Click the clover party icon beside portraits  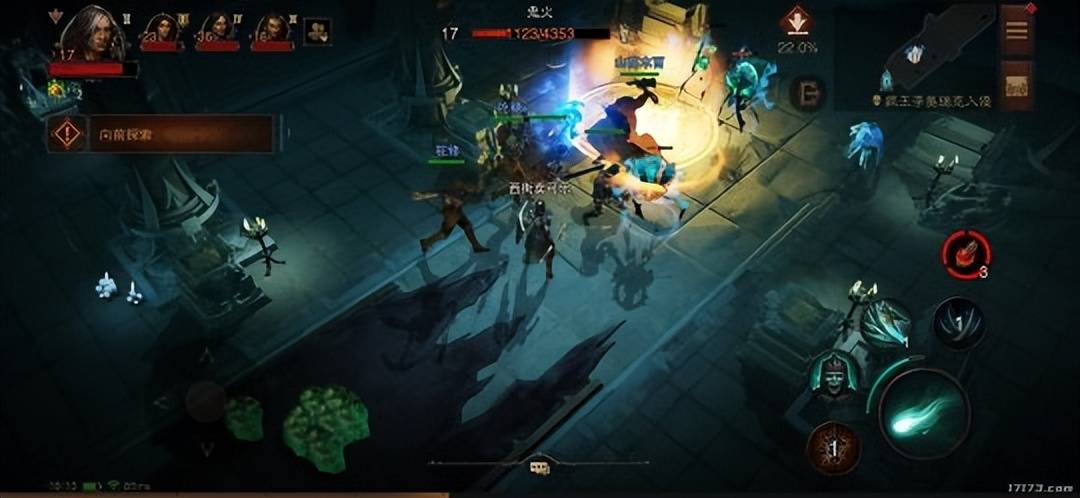coord(318,32)
